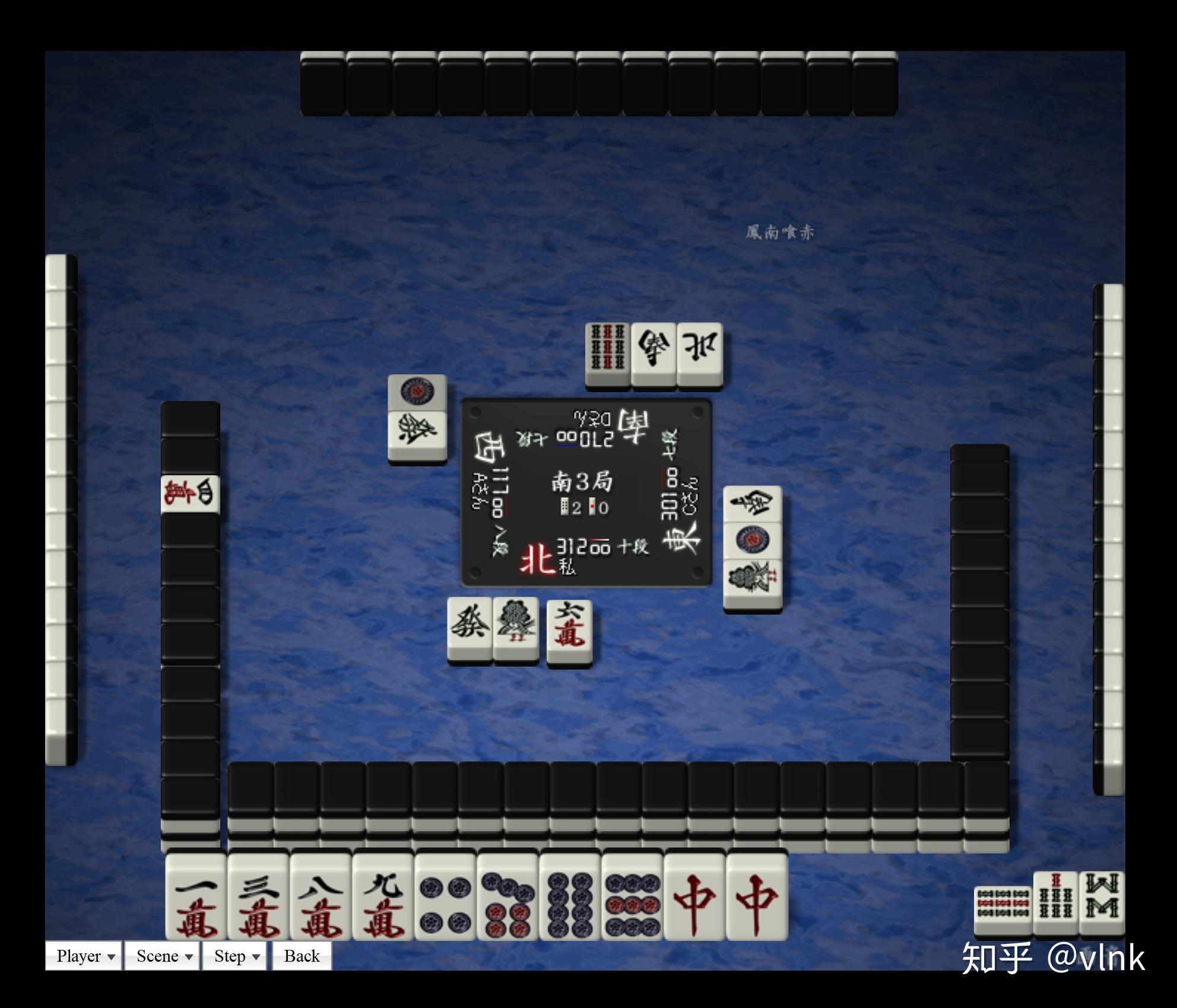
Task: Select the nine-man (九萬) tile in hand
Action: pyautogui.click(x=383, y=897)
